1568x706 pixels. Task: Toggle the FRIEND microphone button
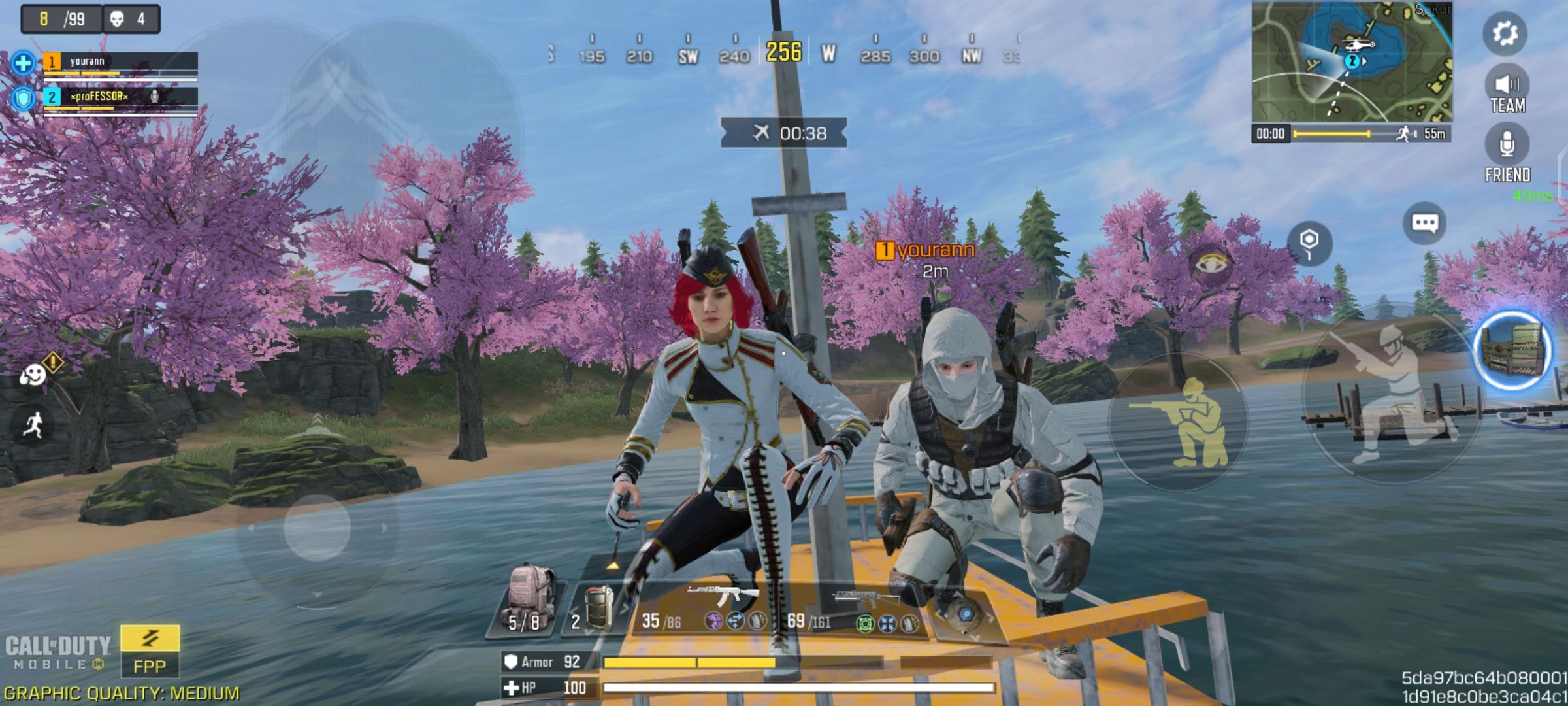pos(1507,152)
